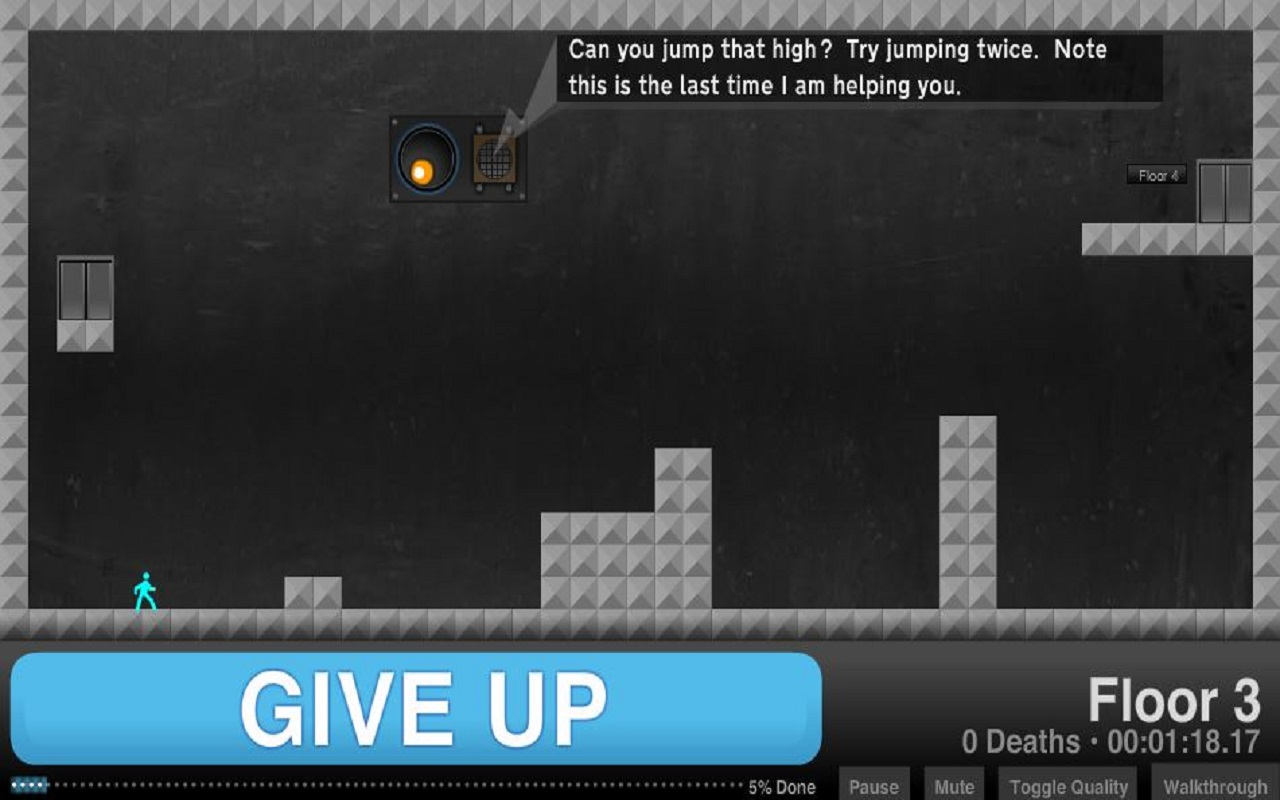Toggle the graphics quality setting
The image size is (1280, 800).
[x=1067, y=785]
